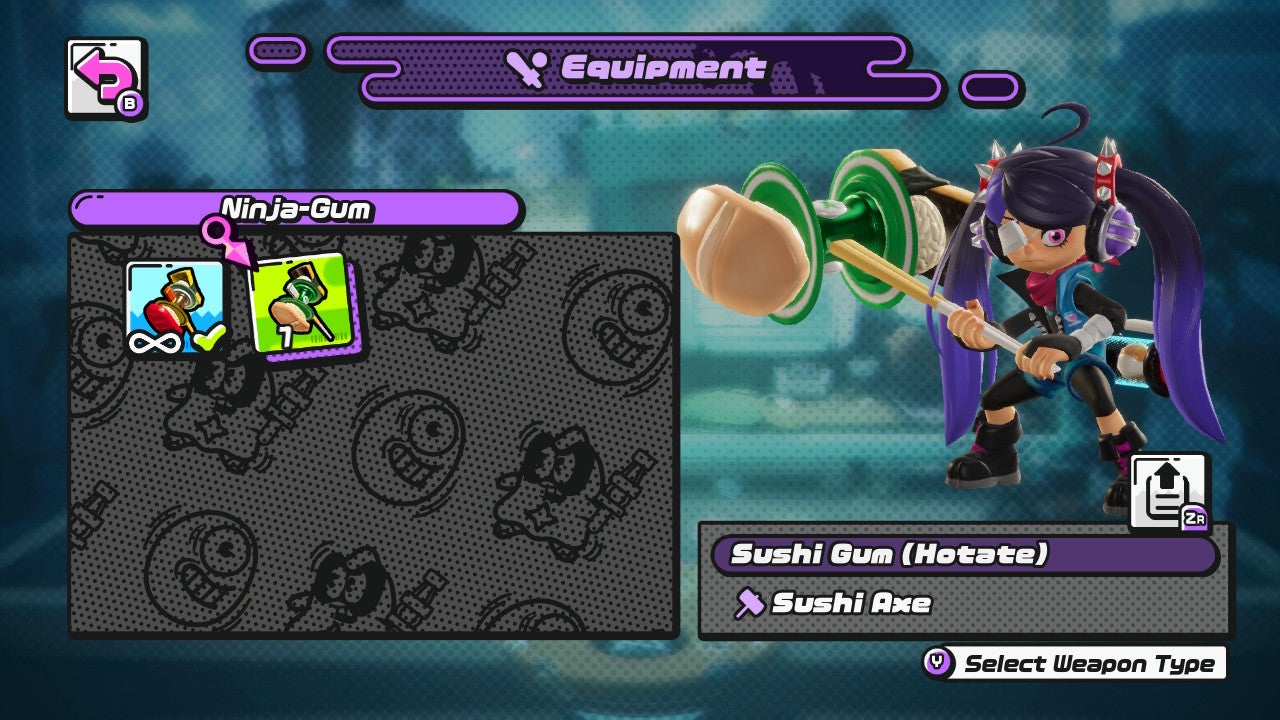Click the sword icon in the Equipment banner
Image resolution: width=1280 pixels, height=720 pixels.
tap(528, 68)
